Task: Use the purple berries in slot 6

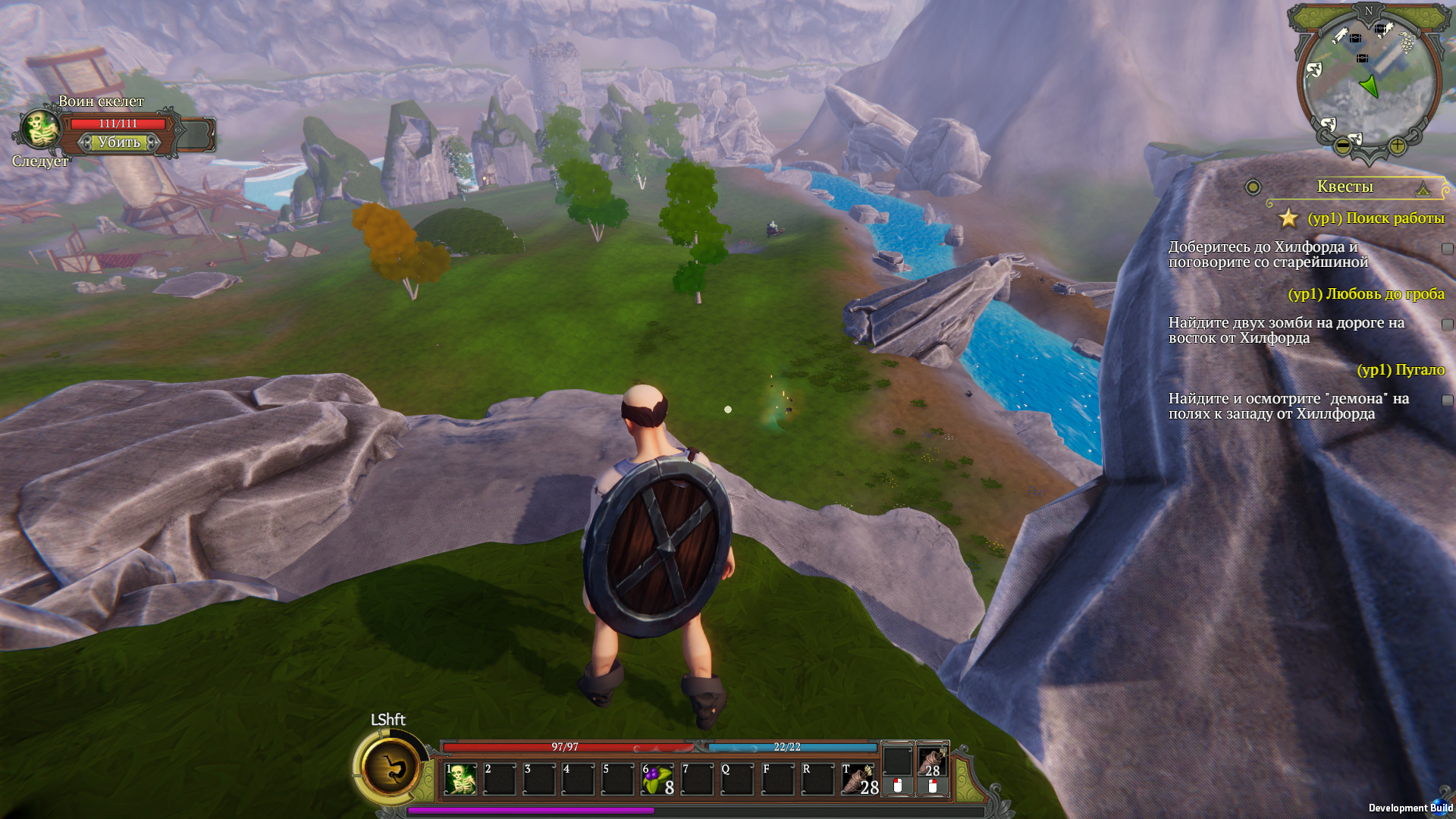Action: coord(657,780)
